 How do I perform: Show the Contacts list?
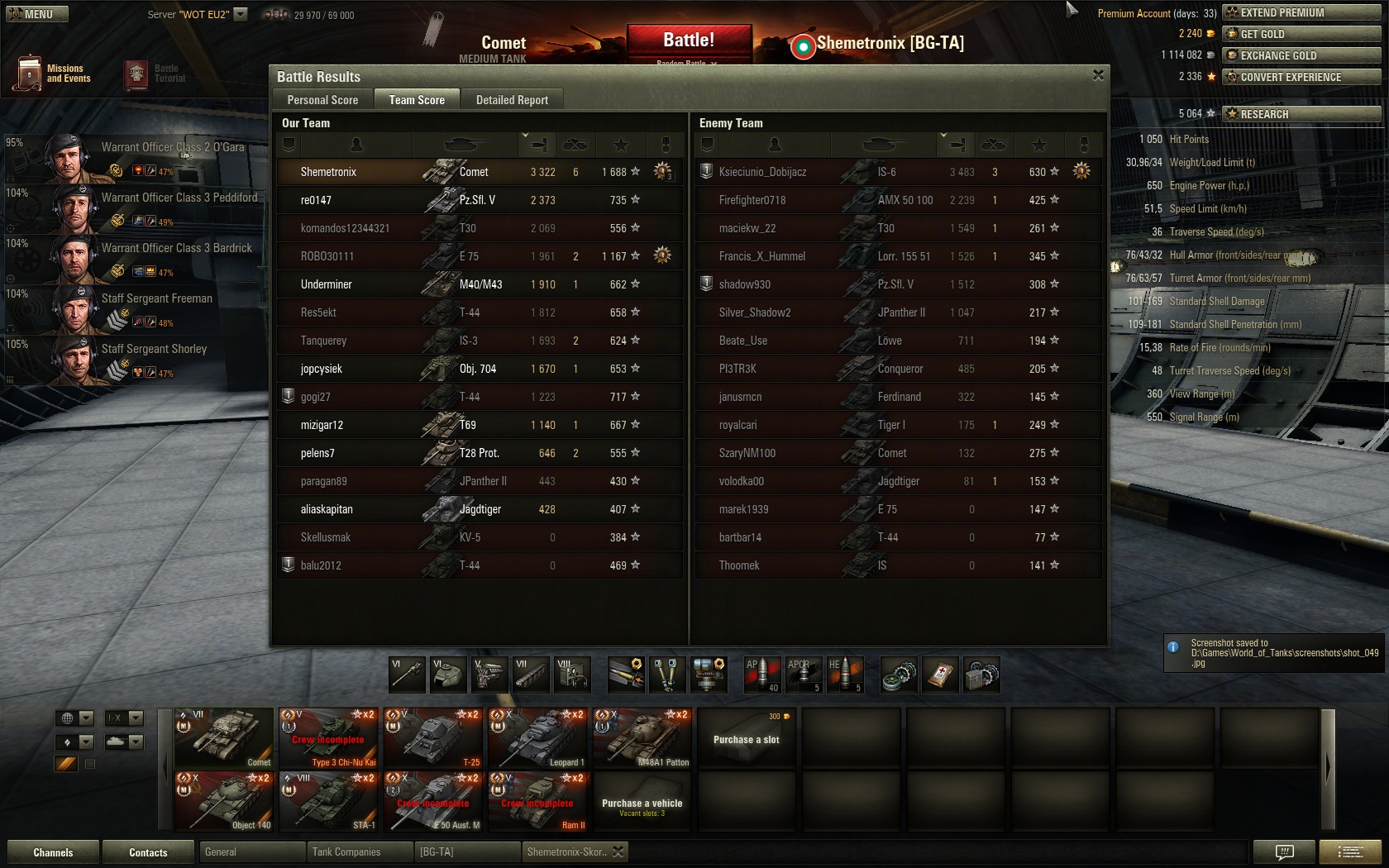[148, 852]
